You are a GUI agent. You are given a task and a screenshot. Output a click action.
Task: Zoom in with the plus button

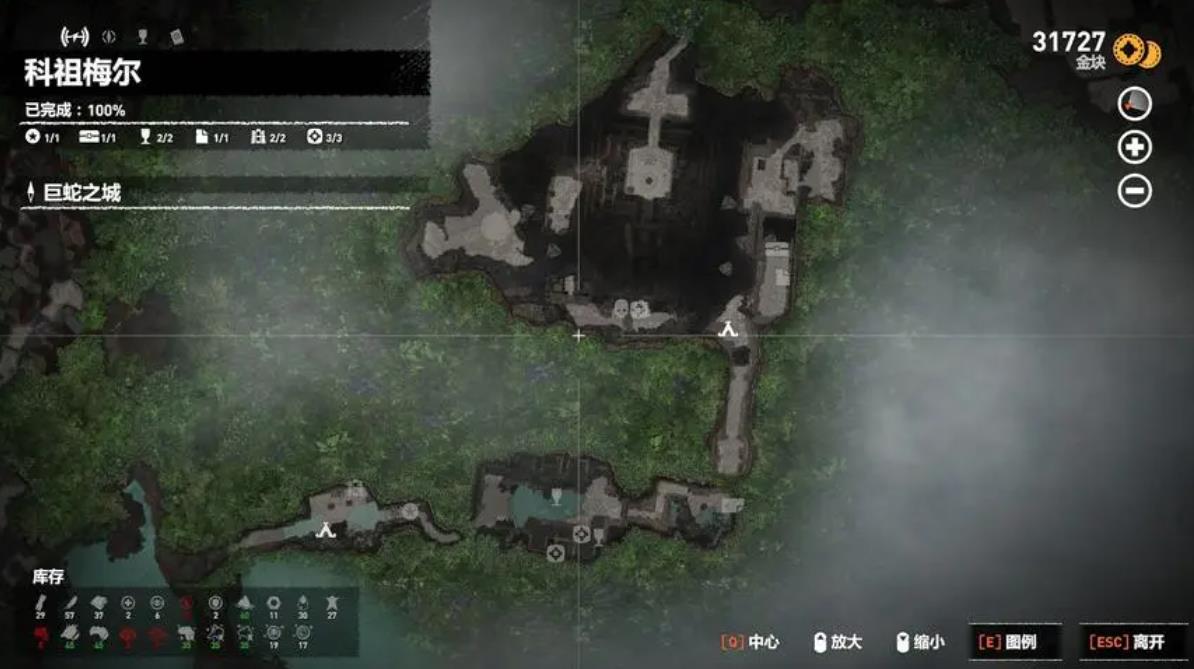(x=1134, y=148)
